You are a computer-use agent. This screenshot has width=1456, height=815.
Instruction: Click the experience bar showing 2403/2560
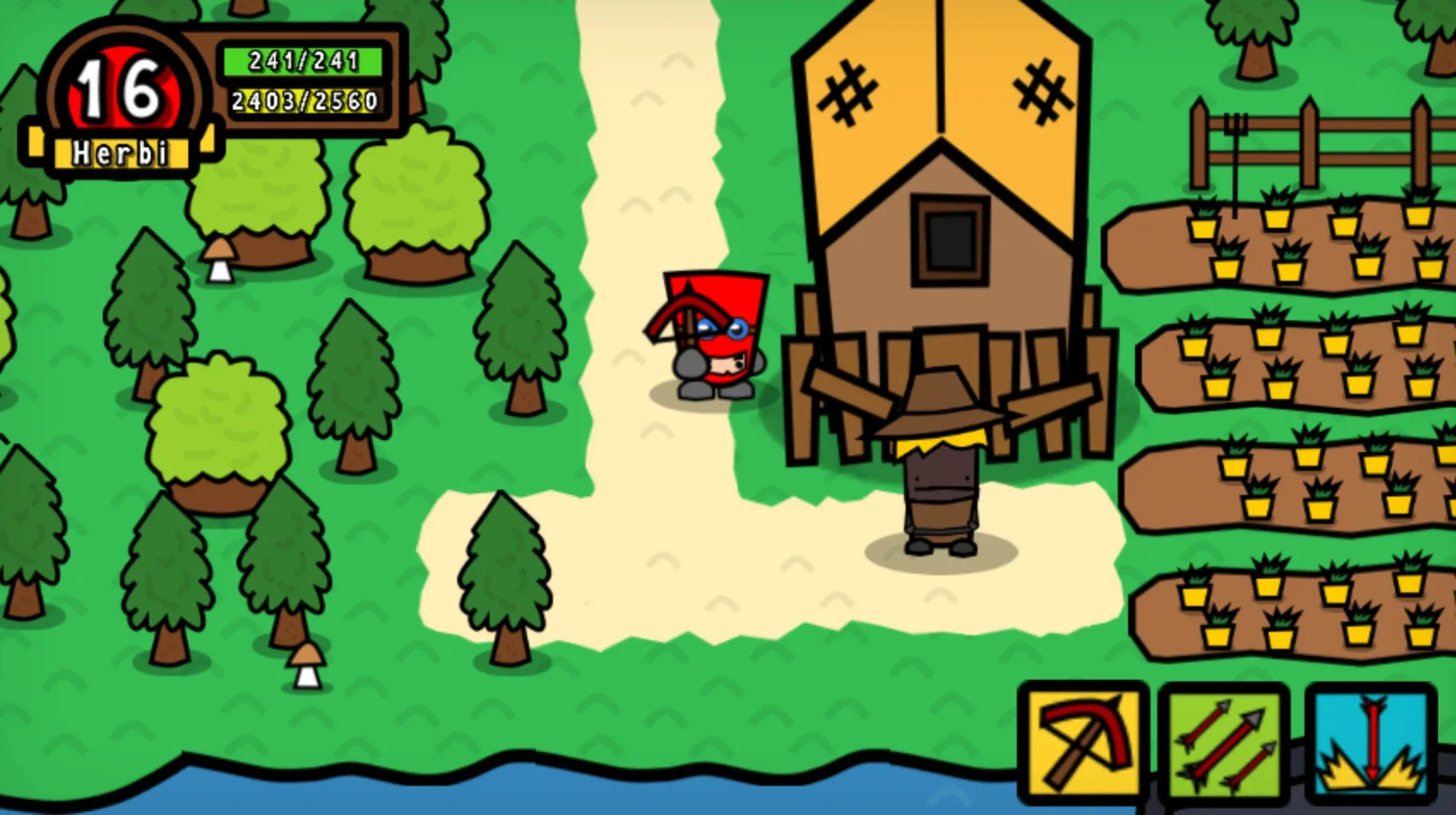pyautogui.click(x=303, y=99)
